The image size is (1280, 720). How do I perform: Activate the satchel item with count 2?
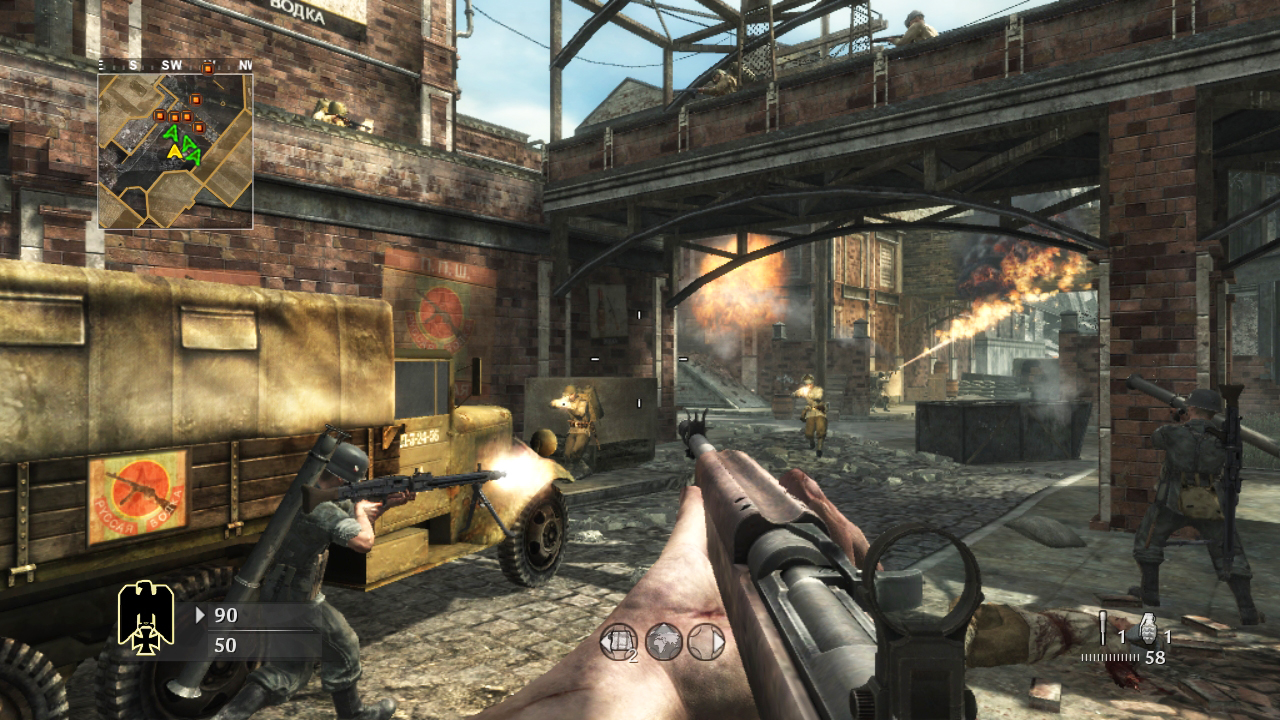click(618, 642)
